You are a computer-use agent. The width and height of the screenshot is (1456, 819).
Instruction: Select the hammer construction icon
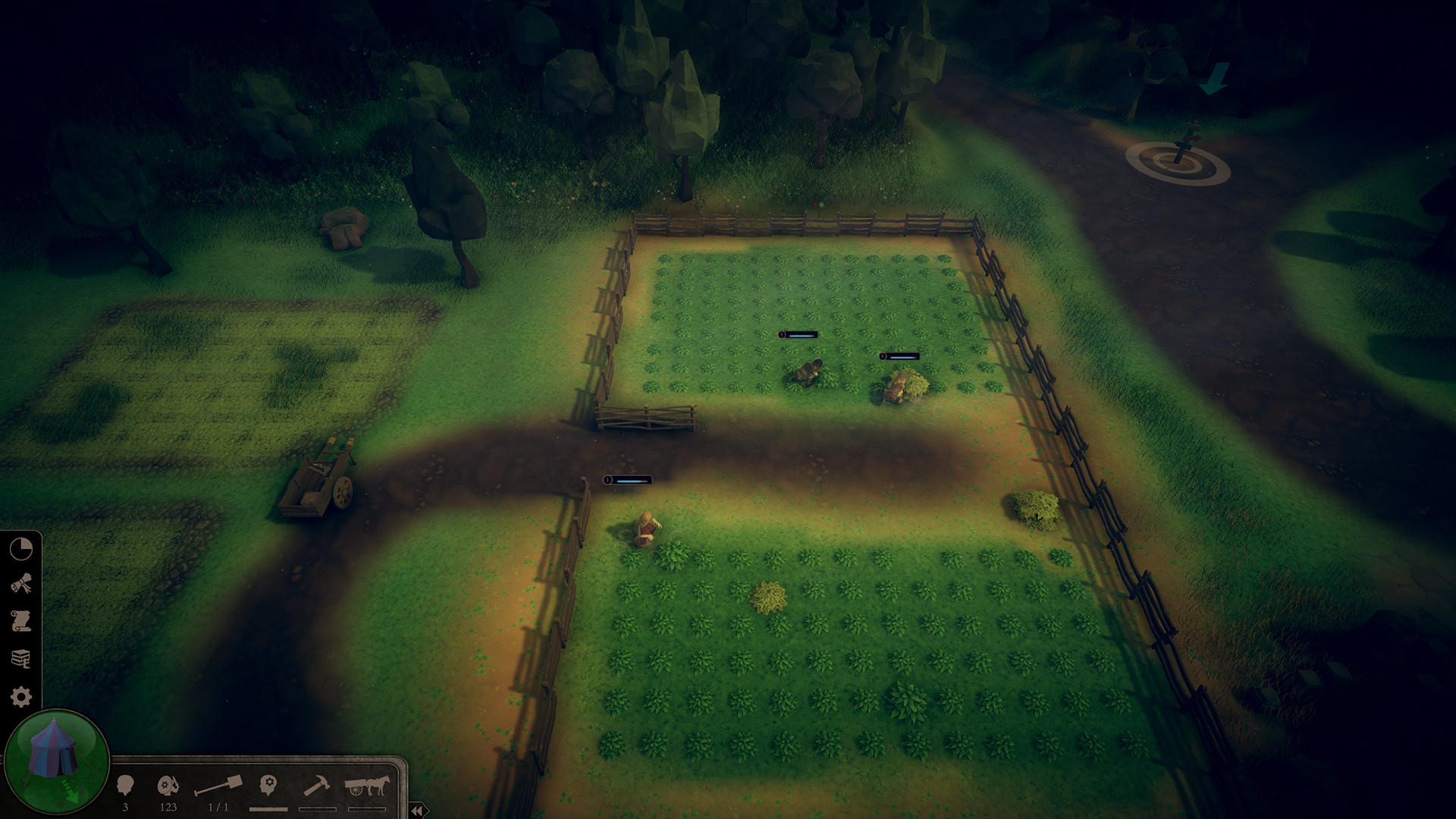[x=317, y=785]
